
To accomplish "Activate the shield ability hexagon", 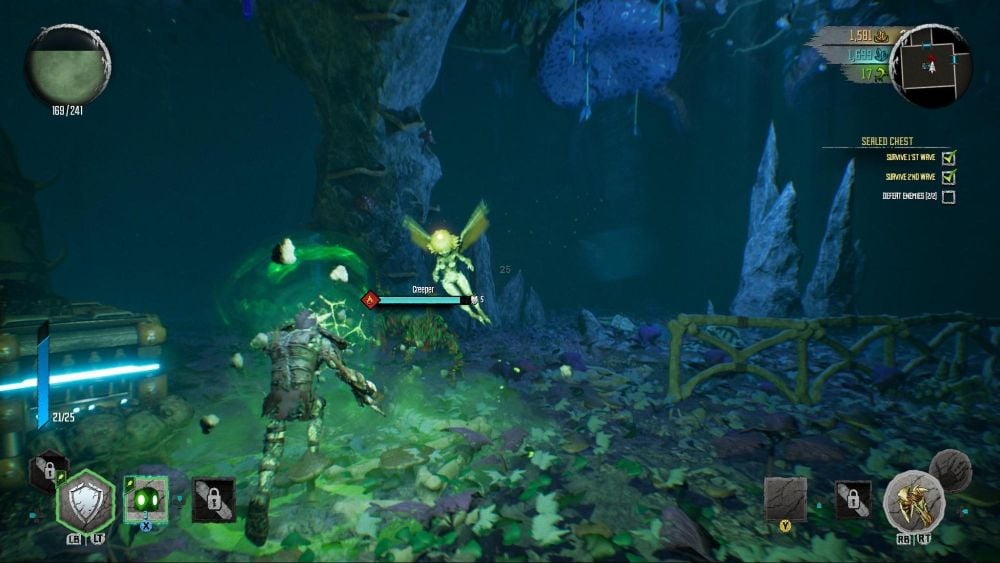I will coord(85,500).
